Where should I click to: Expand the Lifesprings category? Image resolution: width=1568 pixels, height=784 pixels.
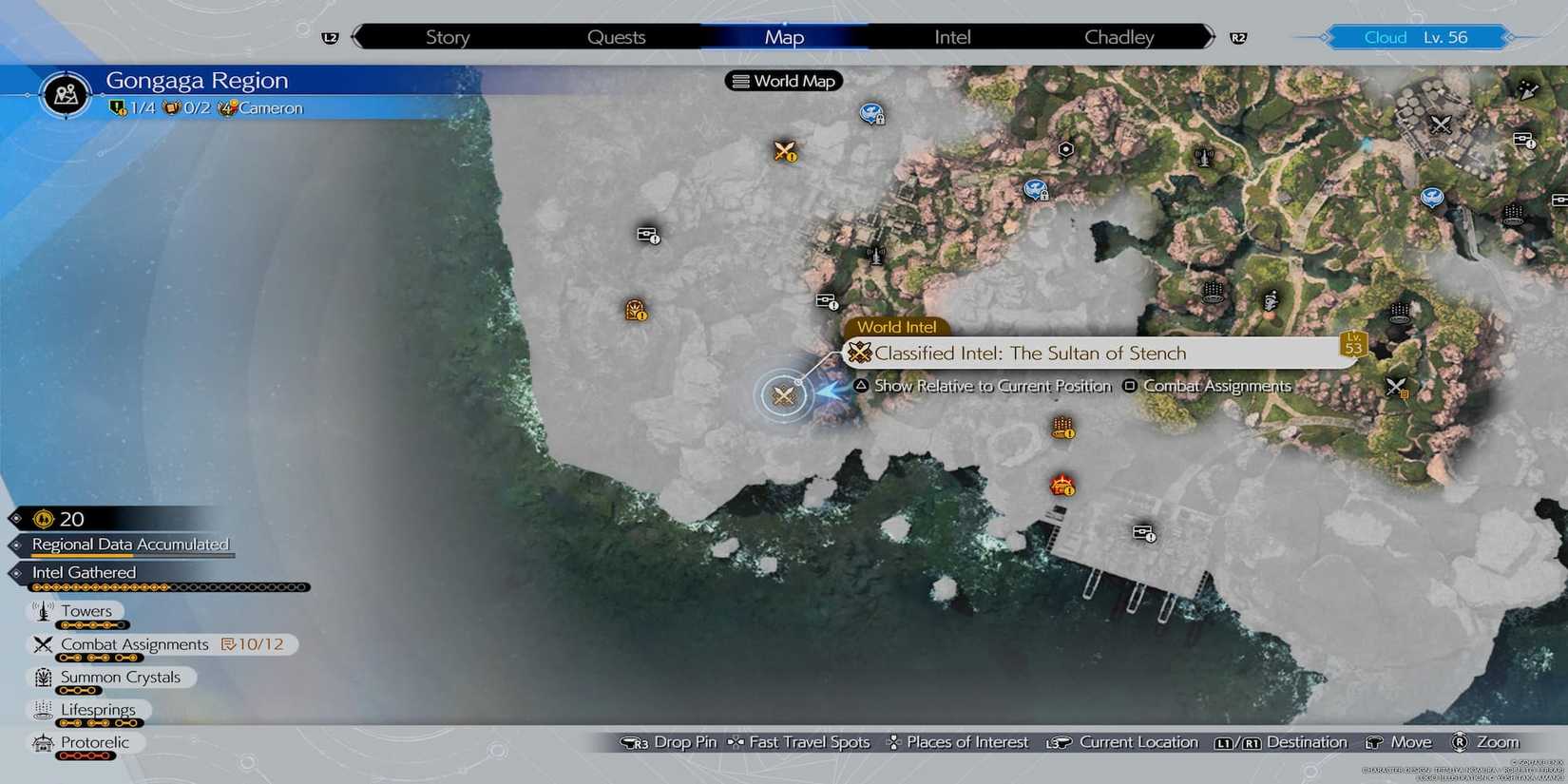click(98, 709)
